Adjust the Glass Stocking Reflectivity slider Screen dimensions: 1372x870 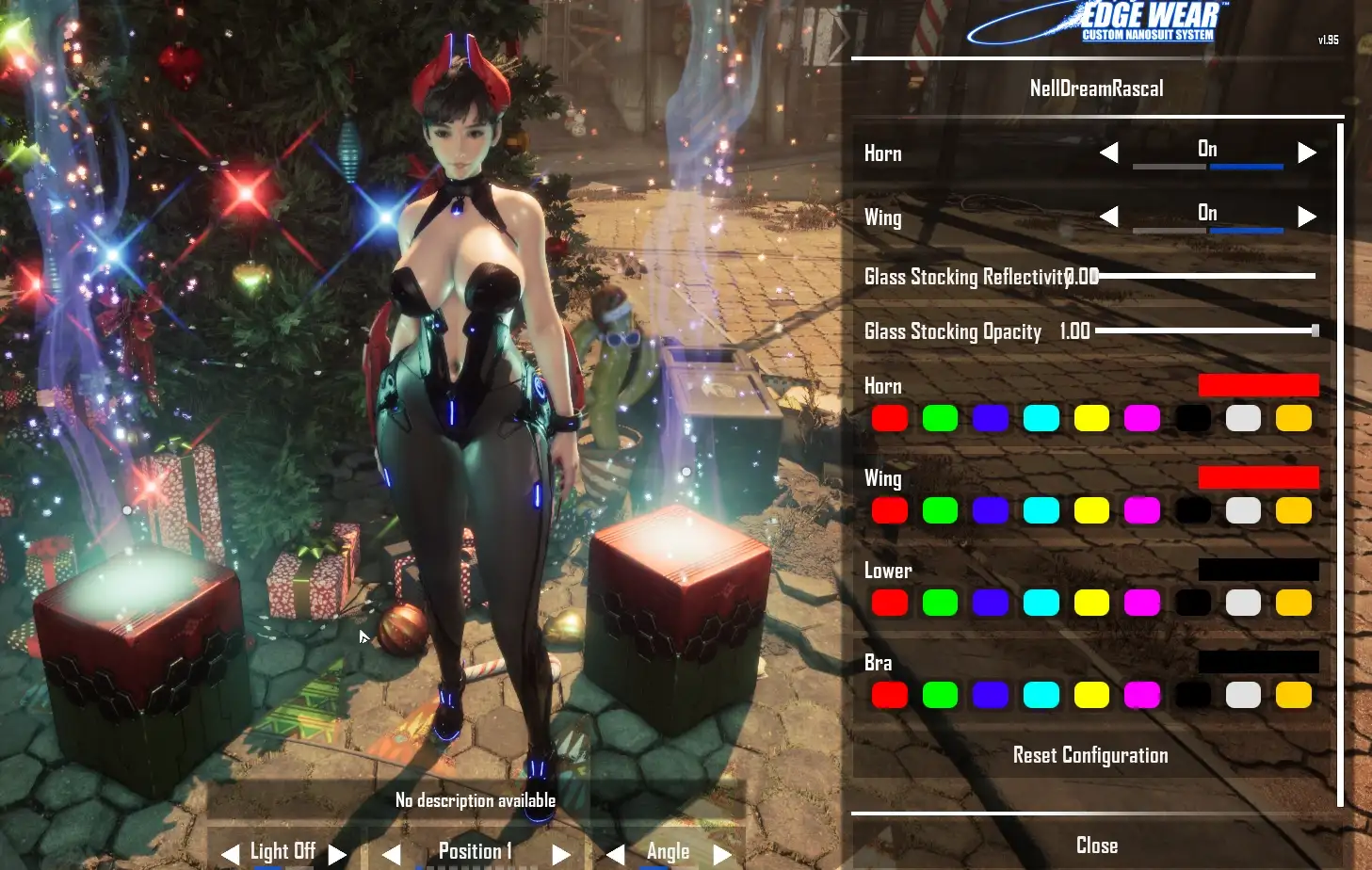click(1205, 276)
